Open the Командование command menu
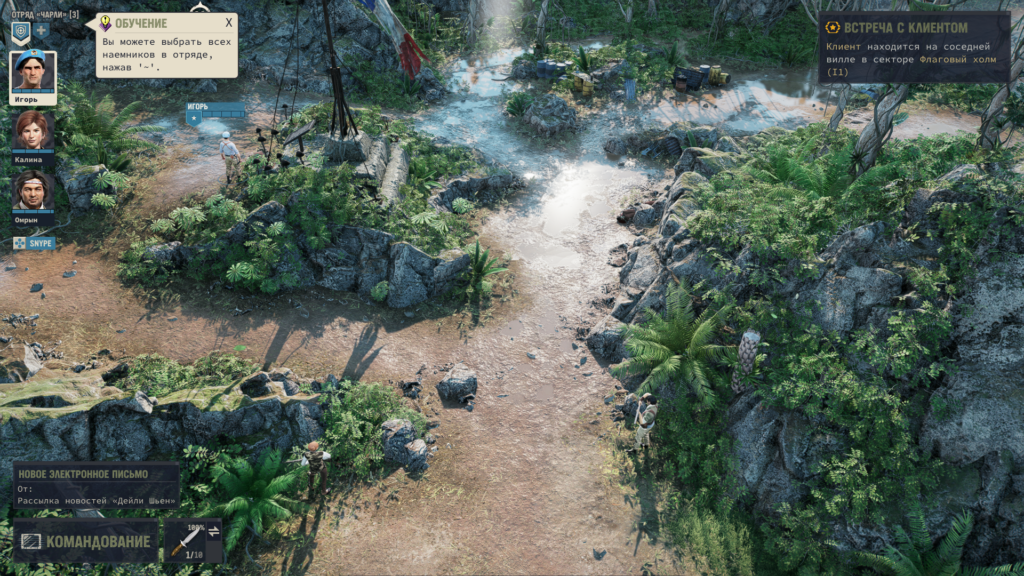 pyautogui.click(x=86, y=541)
